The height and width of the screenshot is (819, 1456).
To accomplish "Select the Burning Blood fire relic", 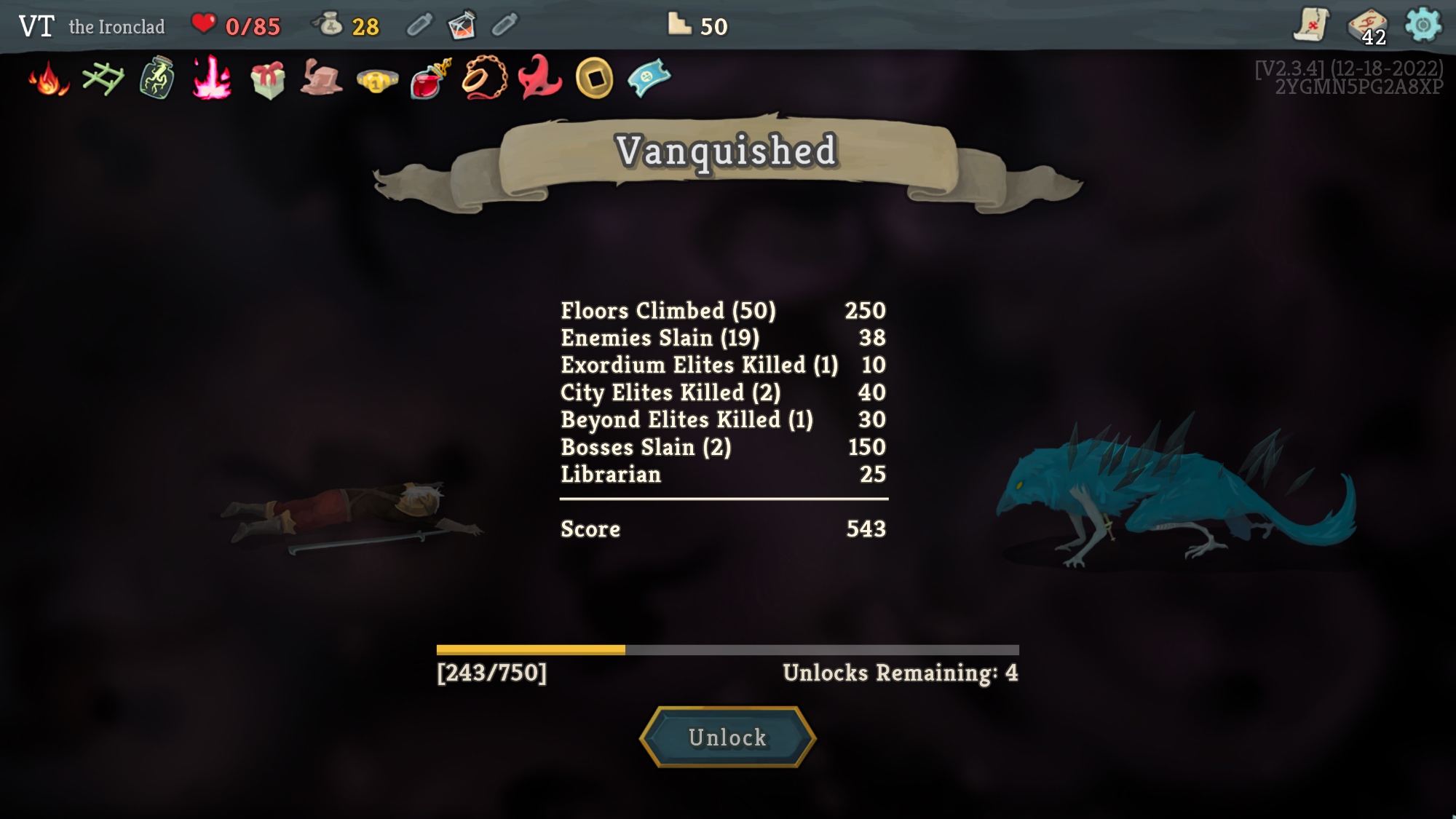I will click(49, 79).
